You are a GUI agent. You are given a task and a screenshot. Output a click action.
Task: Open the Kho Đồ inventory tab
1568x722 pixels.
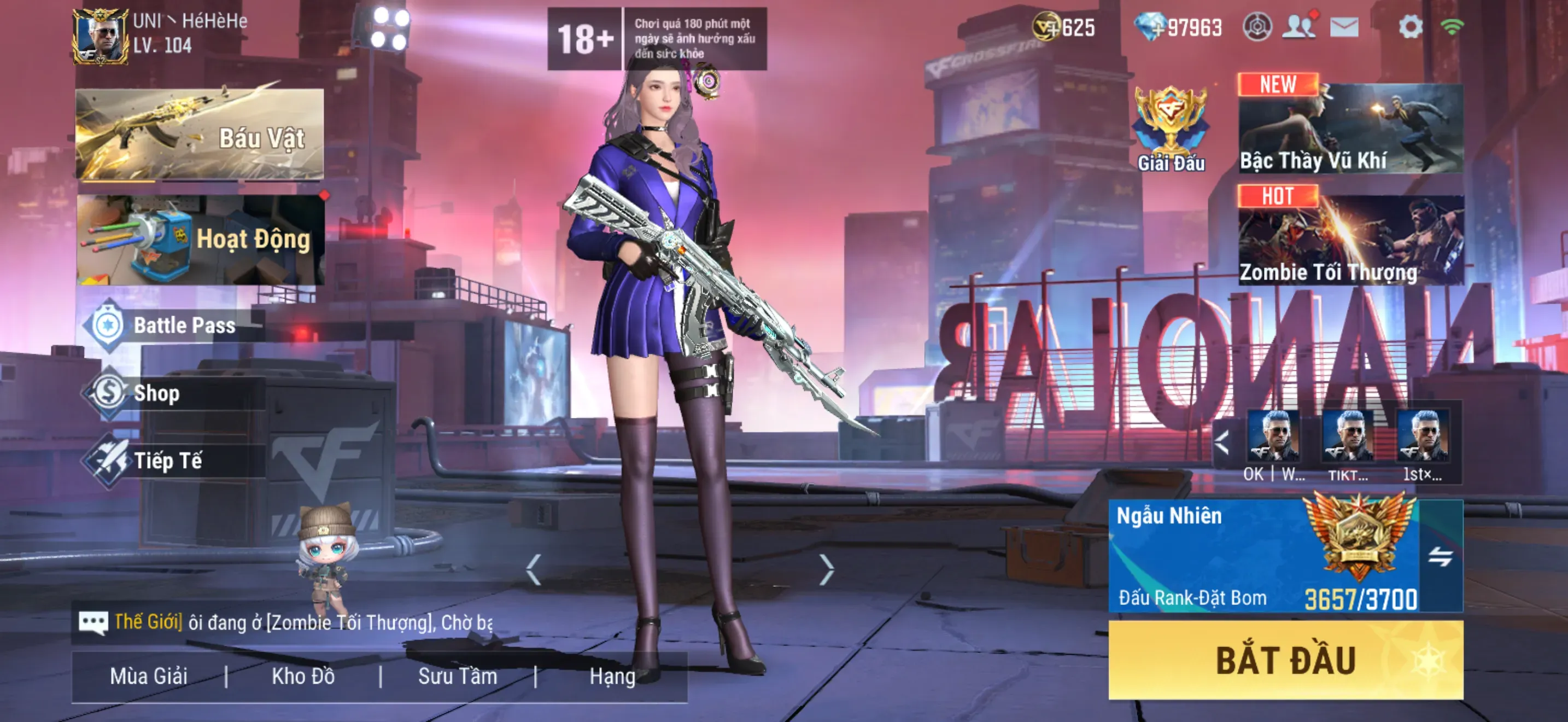click(303, 677)
